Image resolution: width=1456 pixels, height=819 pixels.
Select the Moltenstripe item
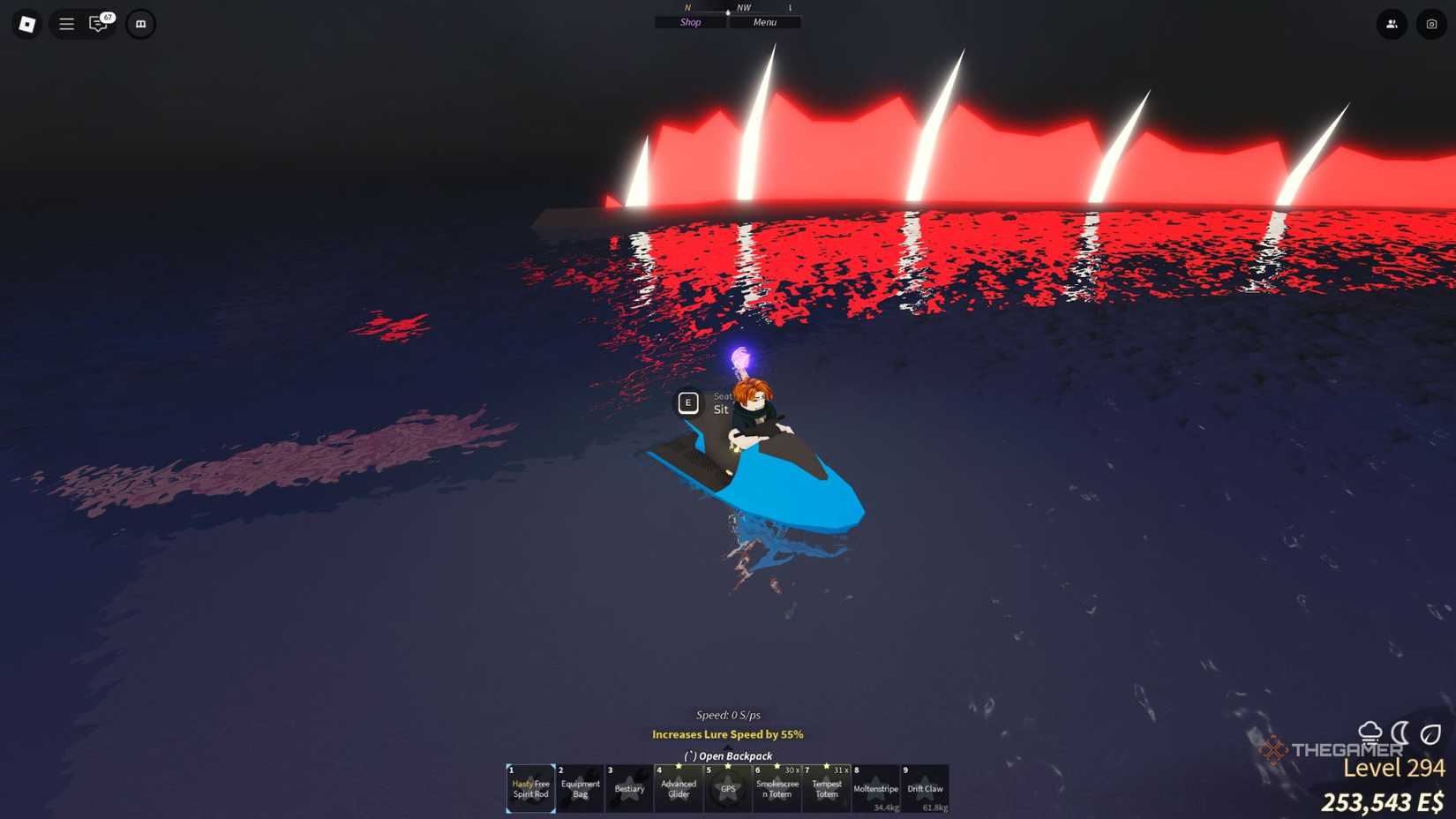click(876, 788)
